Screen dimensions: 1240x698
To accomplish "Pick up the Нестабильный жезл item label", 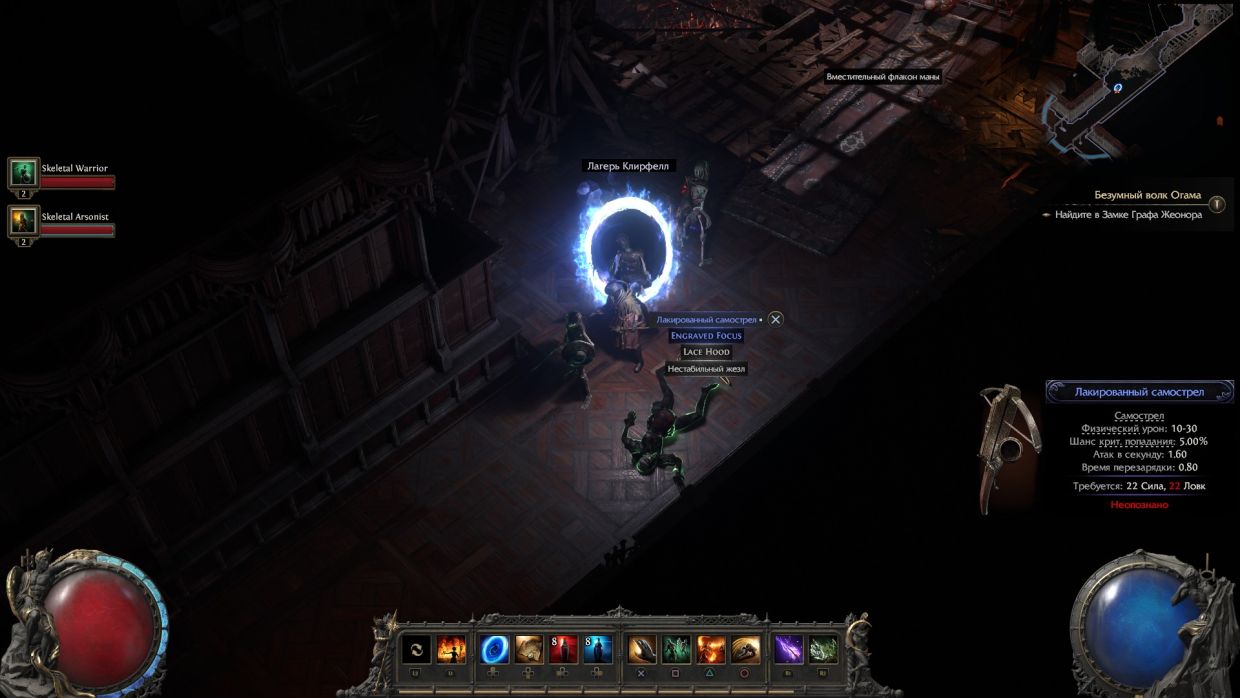I will pyautogui.click(x=706, y=369).
